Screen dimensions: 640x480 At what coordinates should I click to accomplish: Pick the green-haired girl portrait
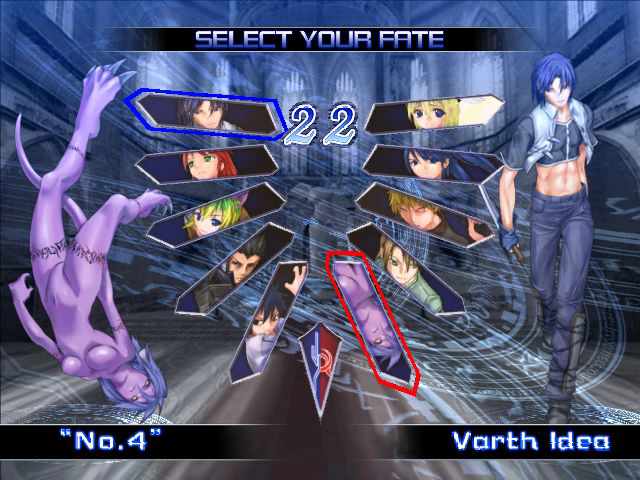[x=213, y=213]
